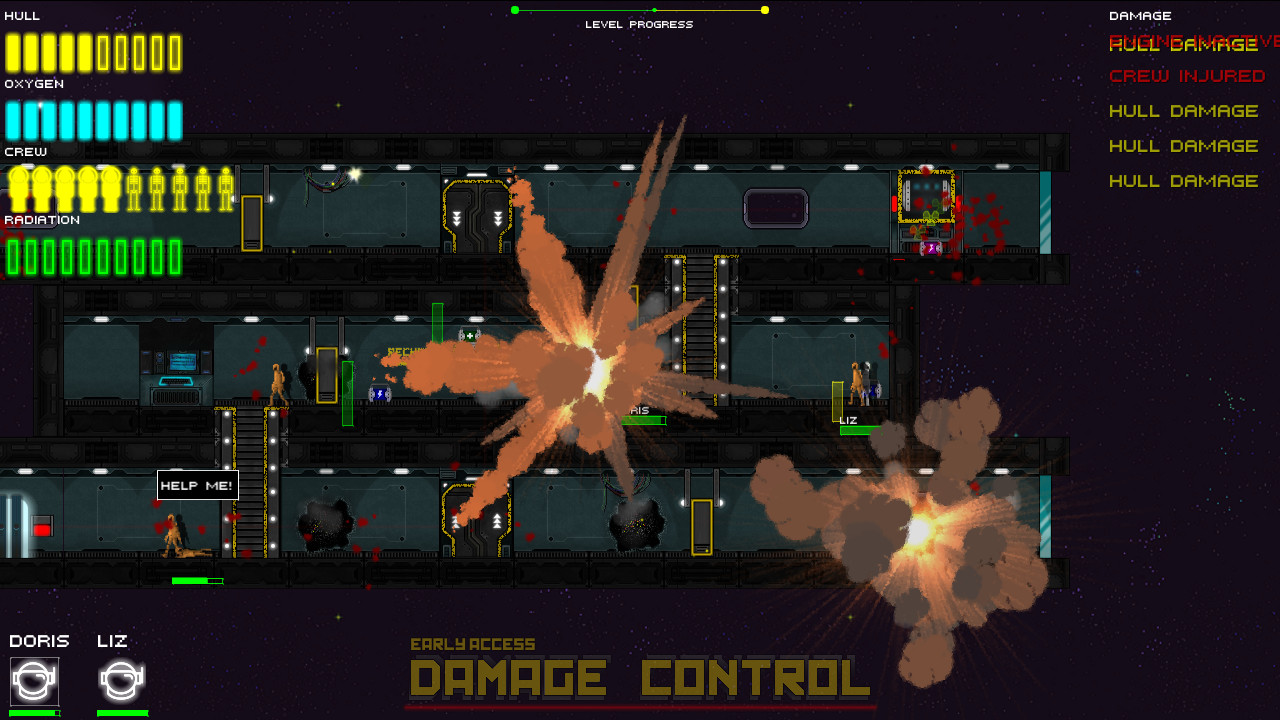
Task: Toggle Doris's portrait selection frame off
Action: [x=35, y=680]
